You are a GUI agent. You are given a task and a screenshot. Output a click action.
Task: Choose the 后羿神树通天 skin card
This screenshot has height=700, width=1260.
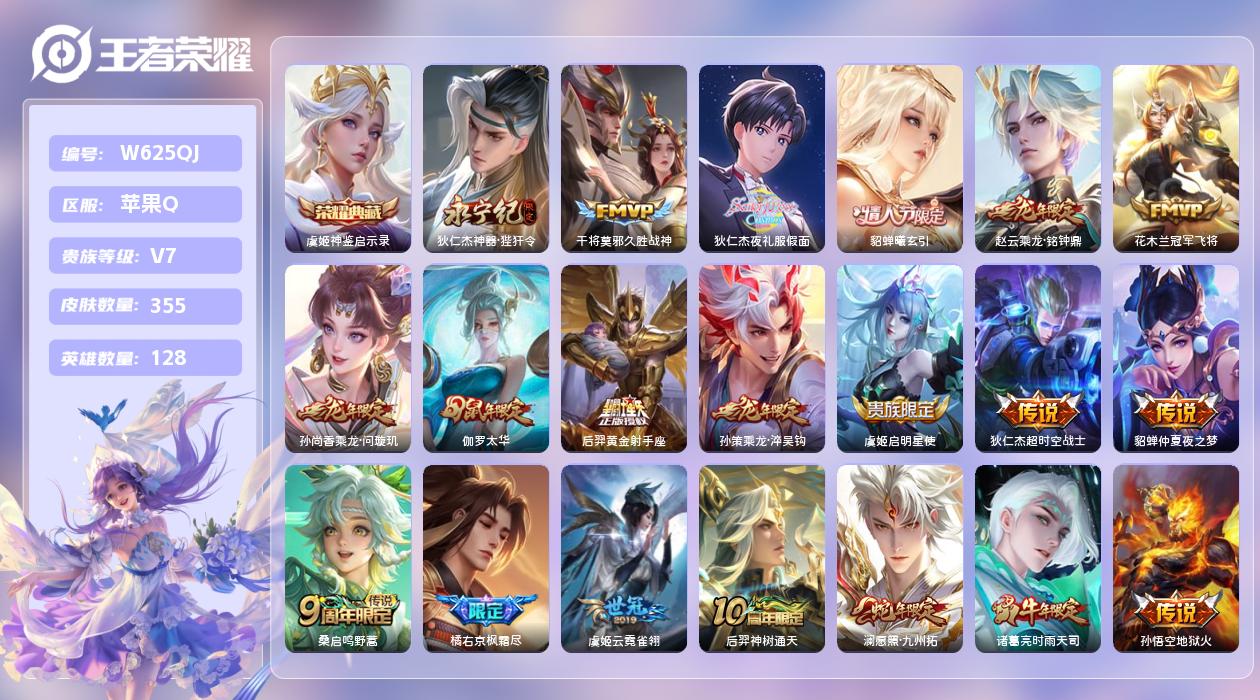[x=762, y=558]
